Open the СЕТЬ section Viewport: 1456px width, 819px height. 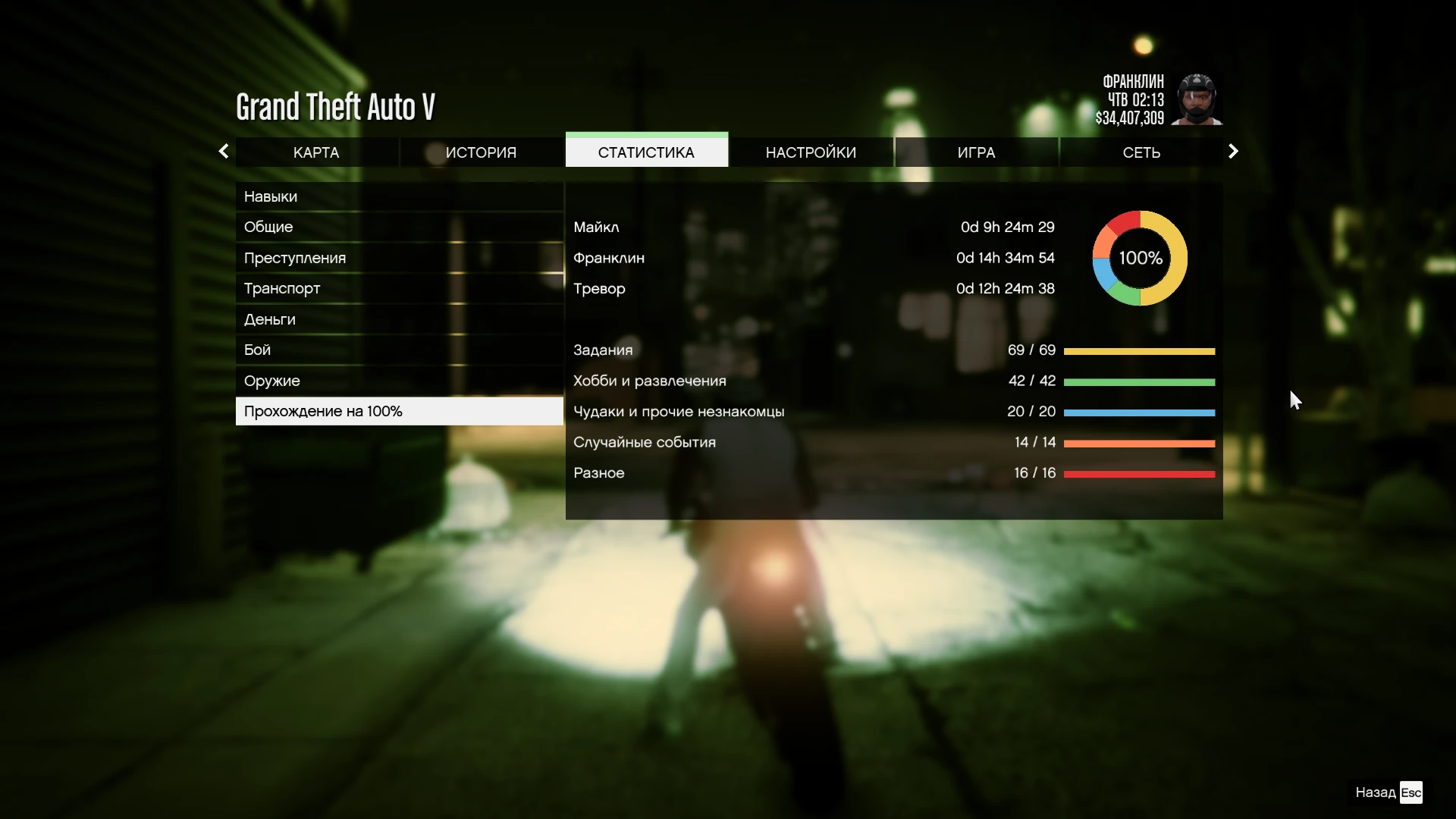point(1141,152)
